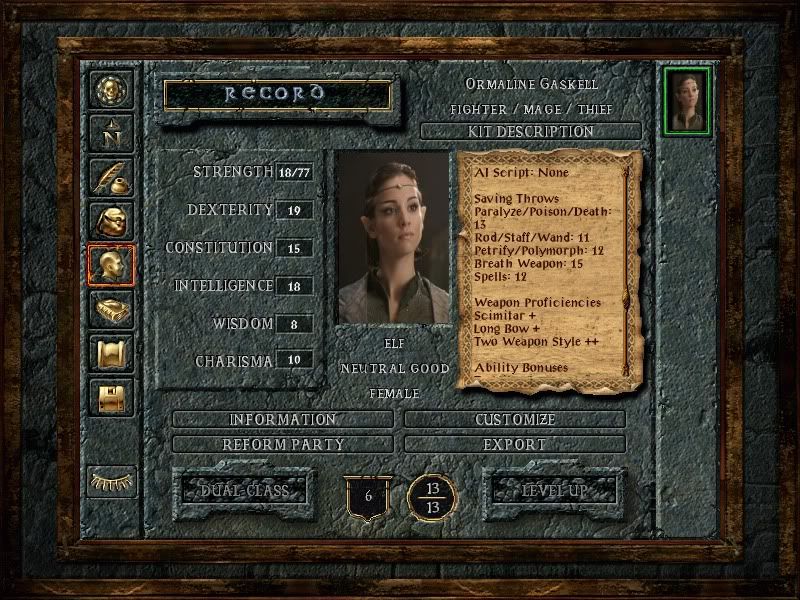Open the inventory helmet icon
This screenshot has height=600, width=800.
tap(108, 220)
